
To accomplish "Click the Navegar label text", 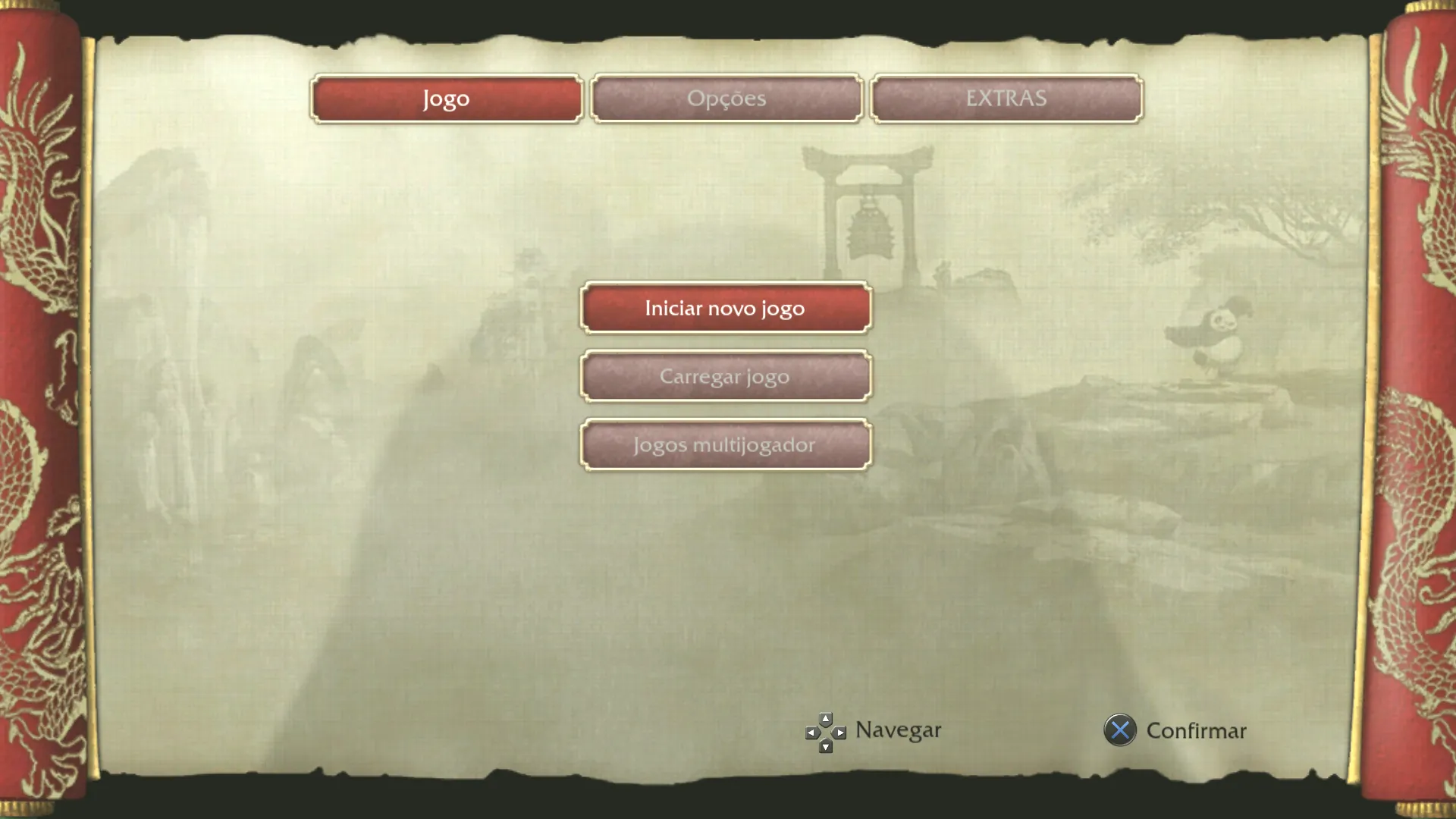I will point(897,730).
